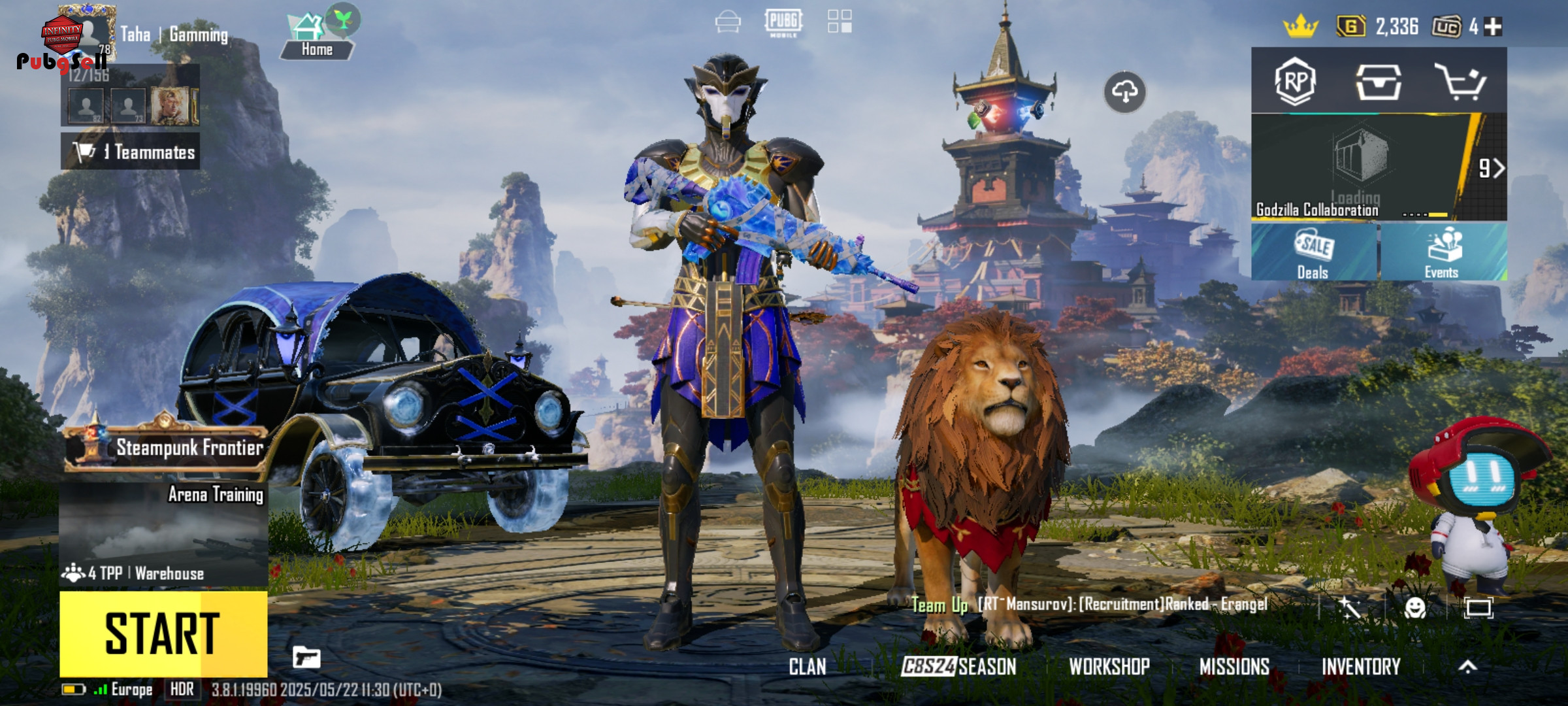Open the emote smiley face icon
Image resolution: width=1568 pixels, height=706 pixels.
(1415, 608)
